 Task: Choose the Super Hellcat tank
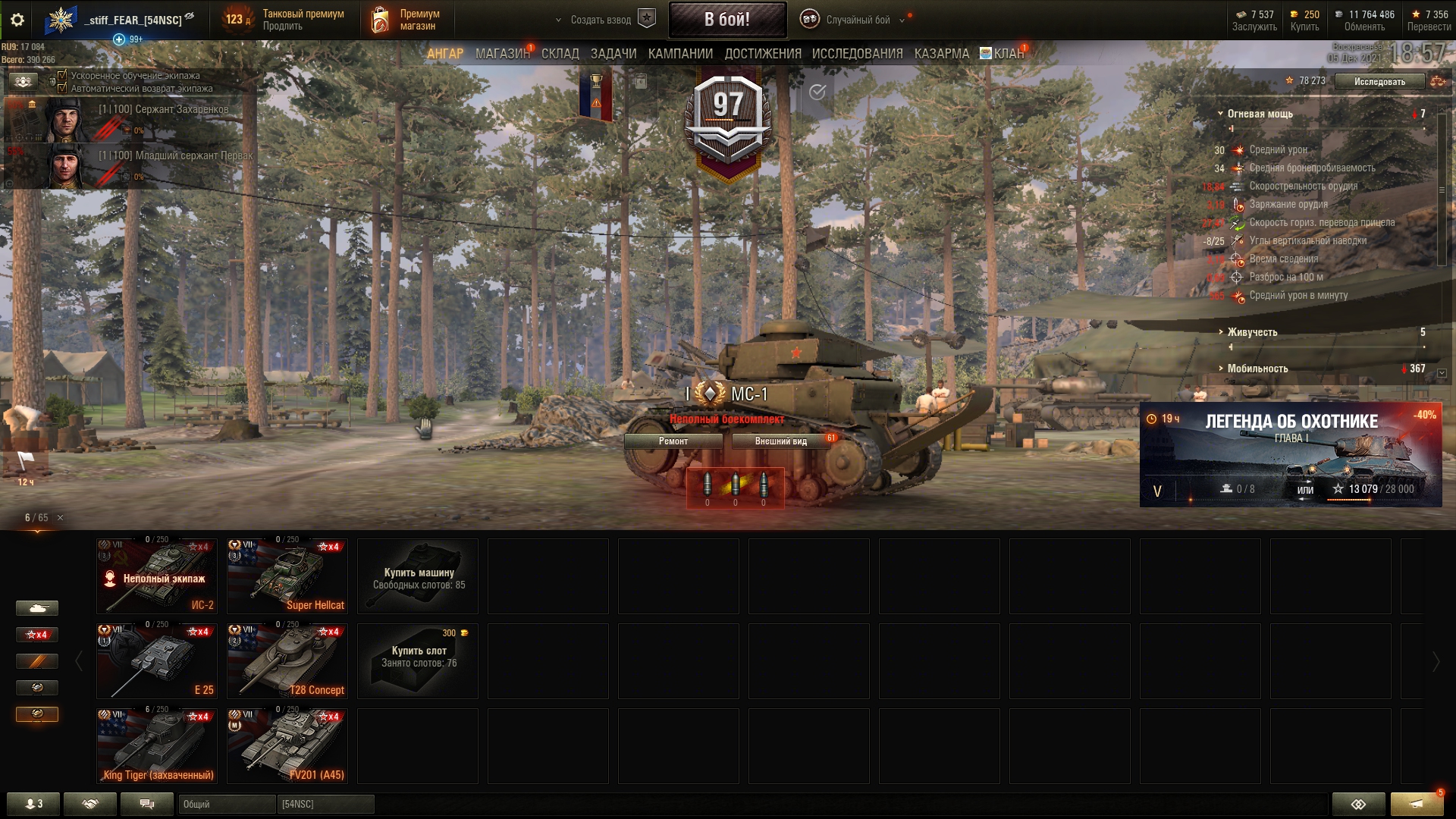(287, 576)
